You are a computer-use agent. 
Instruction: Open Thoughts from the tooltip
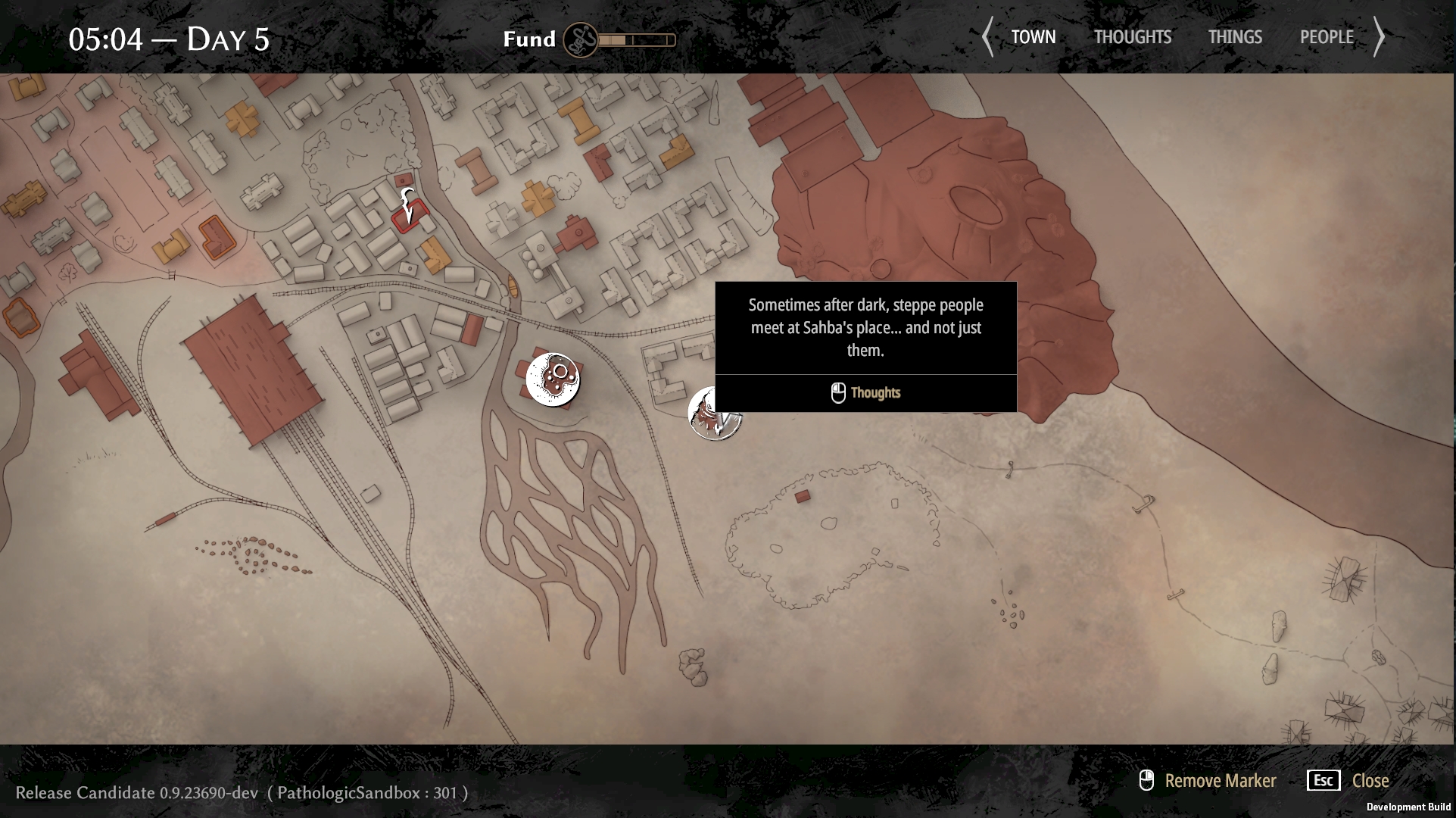pos(865,392)
